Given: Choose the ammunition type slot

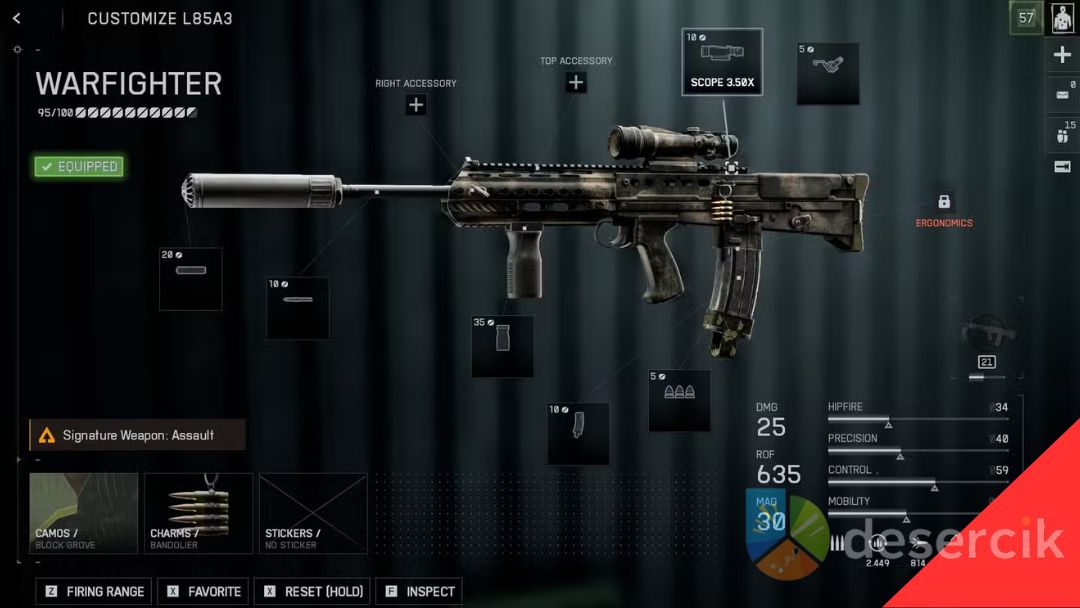Looking at the screenshot, I should (679, 400).
